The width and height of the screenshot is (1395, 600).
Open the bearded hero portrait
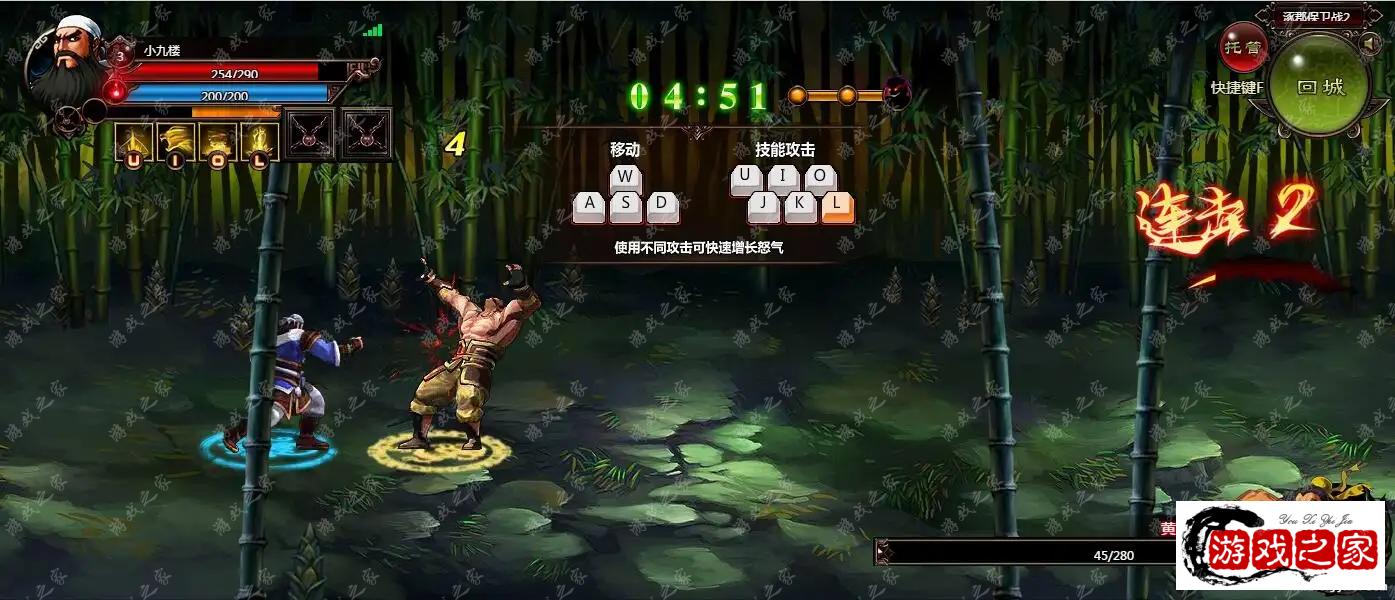point(64,60)
